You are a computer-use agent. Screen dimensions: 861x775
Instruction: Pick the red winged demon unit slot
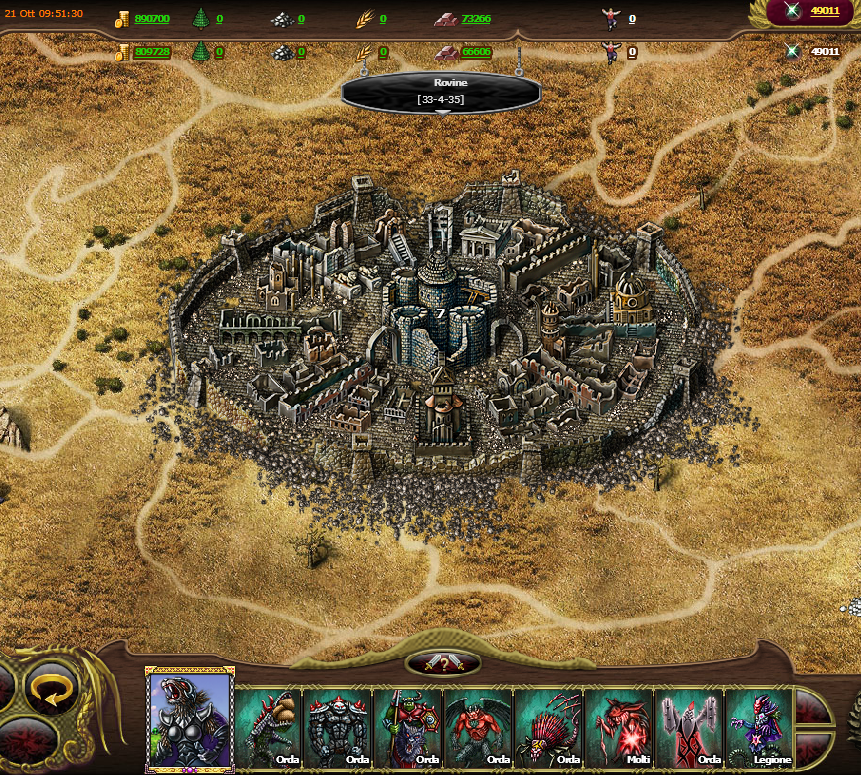478,727
